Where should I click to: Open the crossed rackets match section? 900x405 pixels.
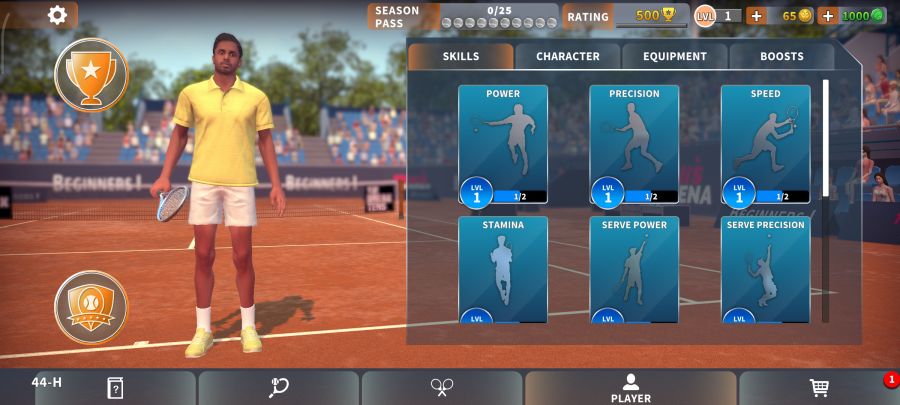click(x=442, y=388)
